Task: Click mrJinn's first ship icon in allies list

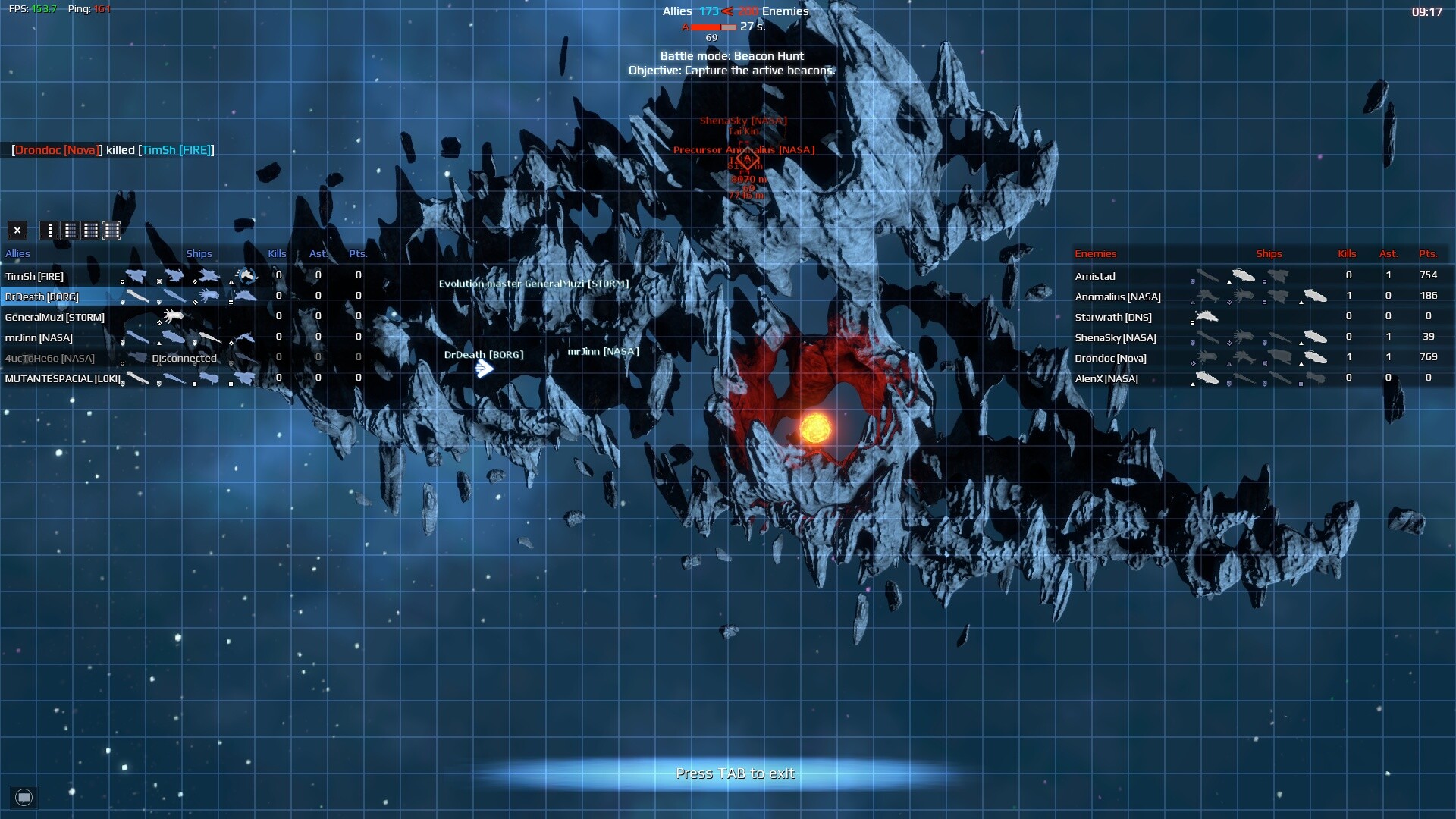Action: coord(137,338)
